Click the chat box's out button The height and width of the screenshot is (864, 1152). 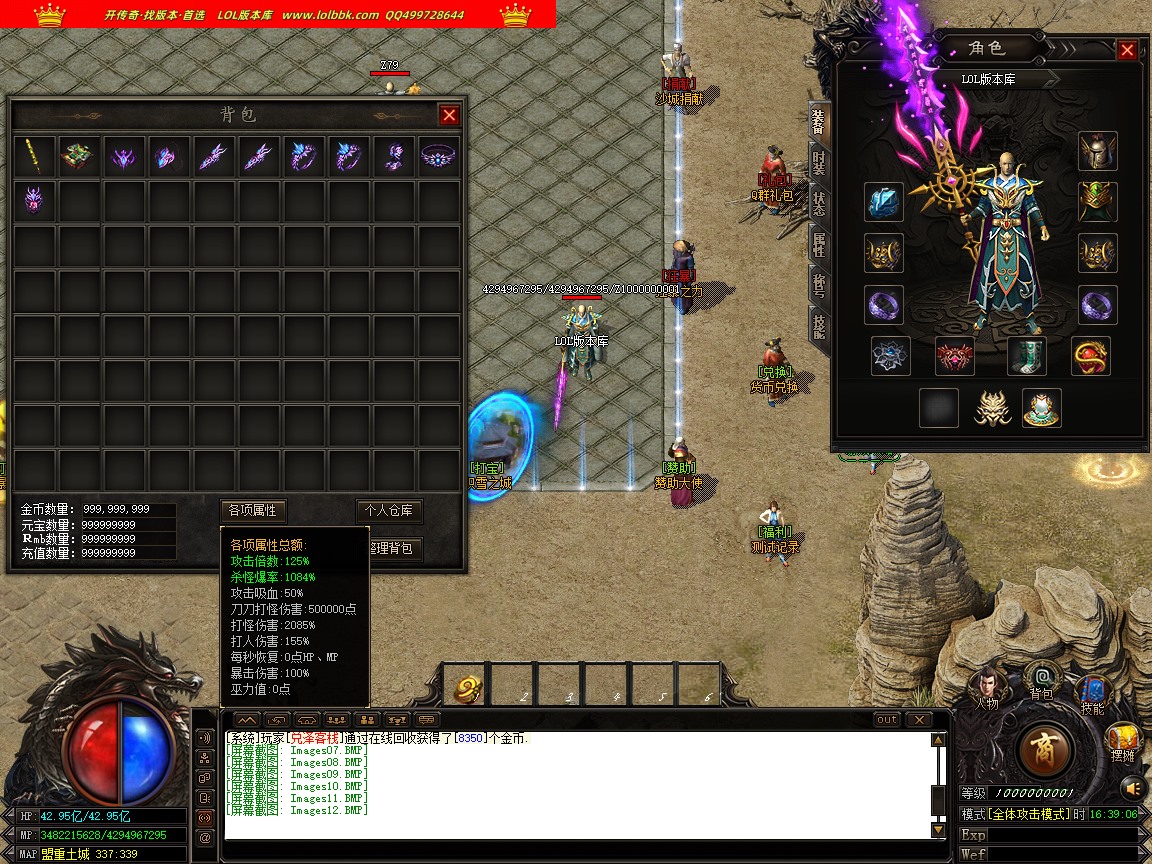(x=886, y=720)
